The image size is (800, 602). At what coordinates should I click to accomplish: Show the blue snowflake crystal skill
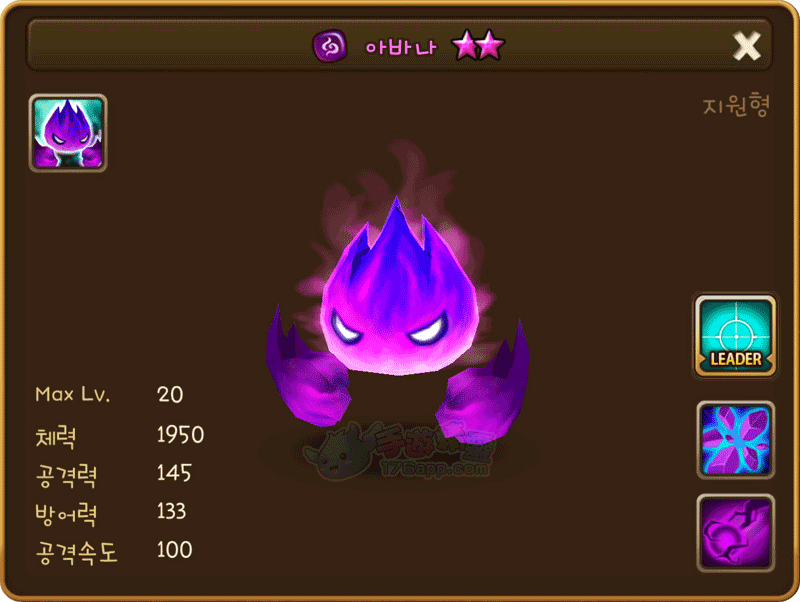click(735, 440)
